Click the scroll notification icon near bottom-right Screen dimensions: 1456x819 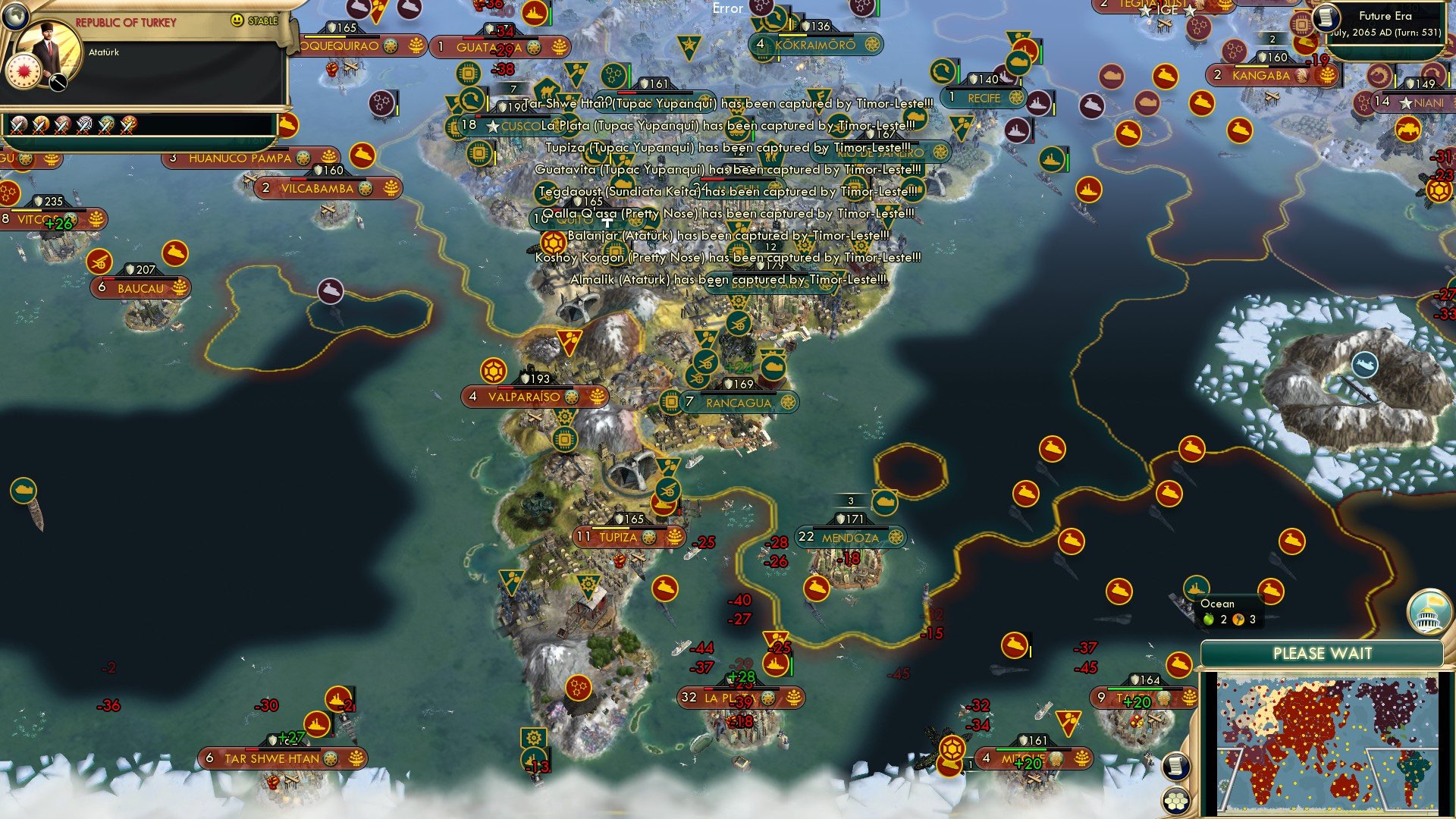(x=1175, y=766)
